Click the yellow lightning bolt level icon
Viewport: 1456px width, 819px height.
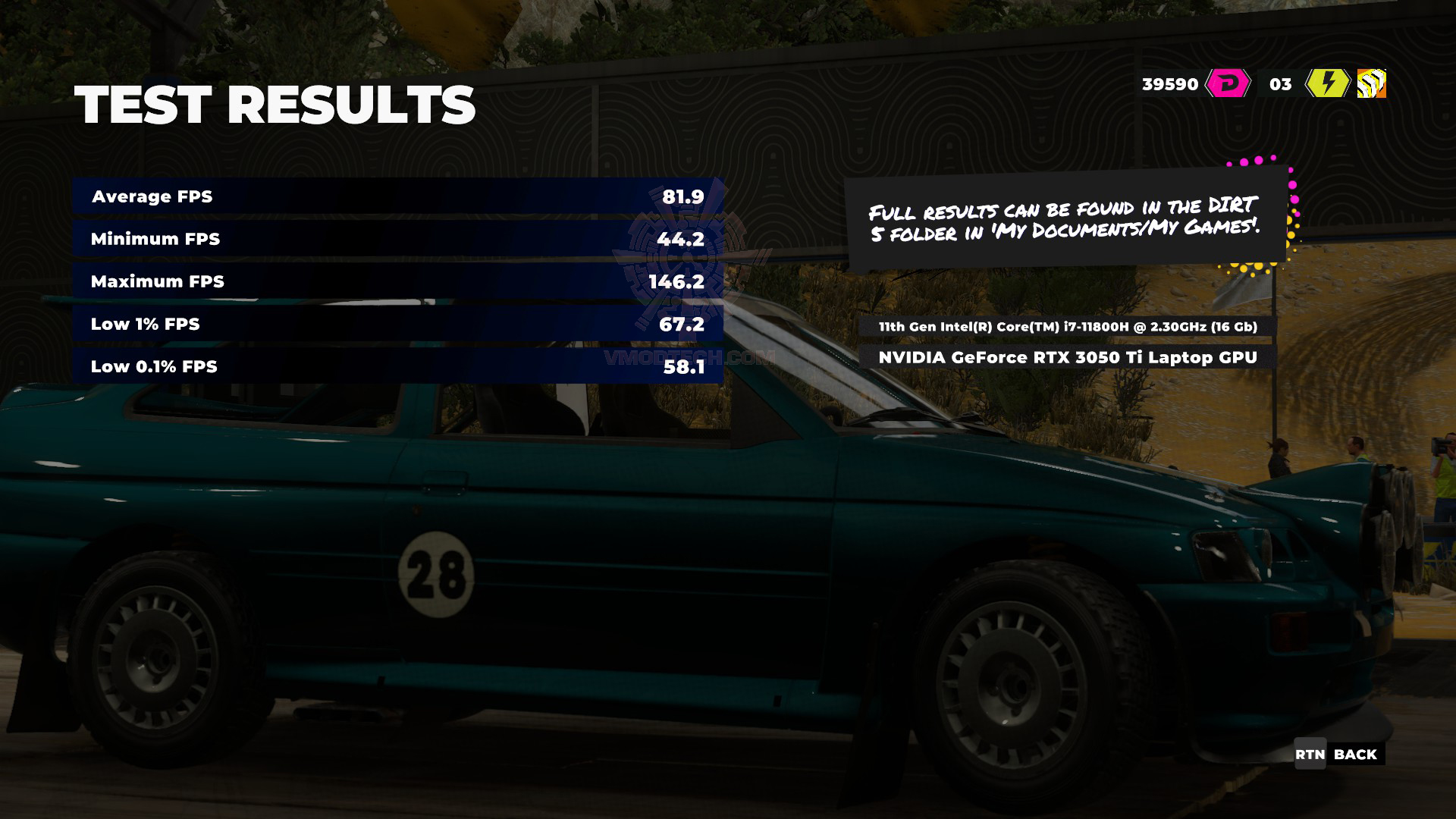(x=1327, y=83)
